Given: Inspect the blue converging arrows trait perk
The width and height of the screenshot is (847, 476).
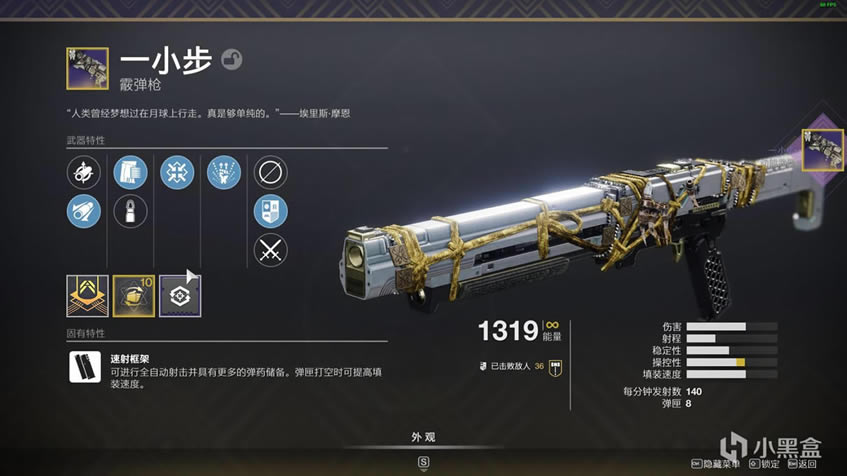Looking at the screenshot, I should 177,173.
